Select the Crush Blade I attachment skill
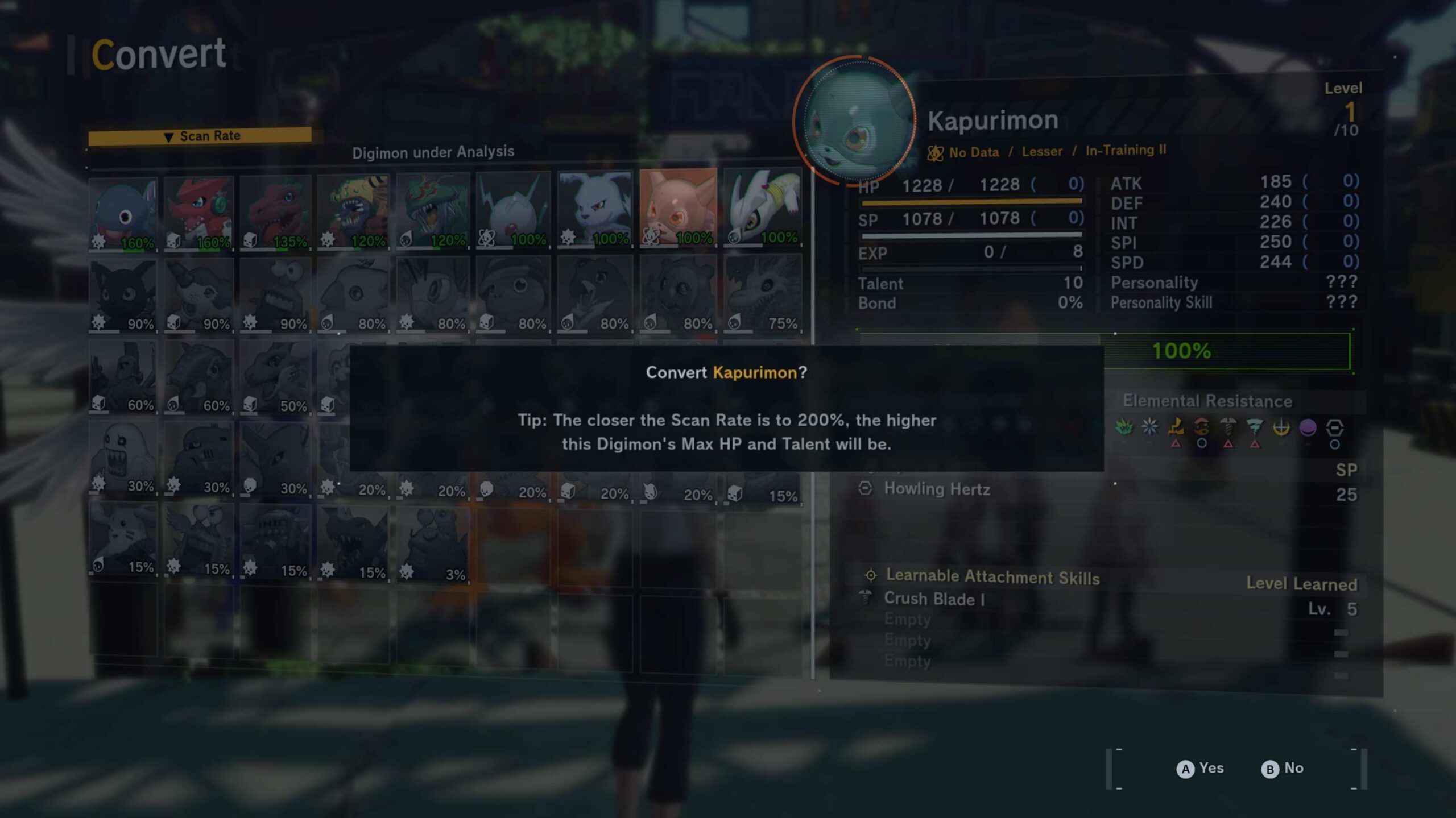 point(934,599)
